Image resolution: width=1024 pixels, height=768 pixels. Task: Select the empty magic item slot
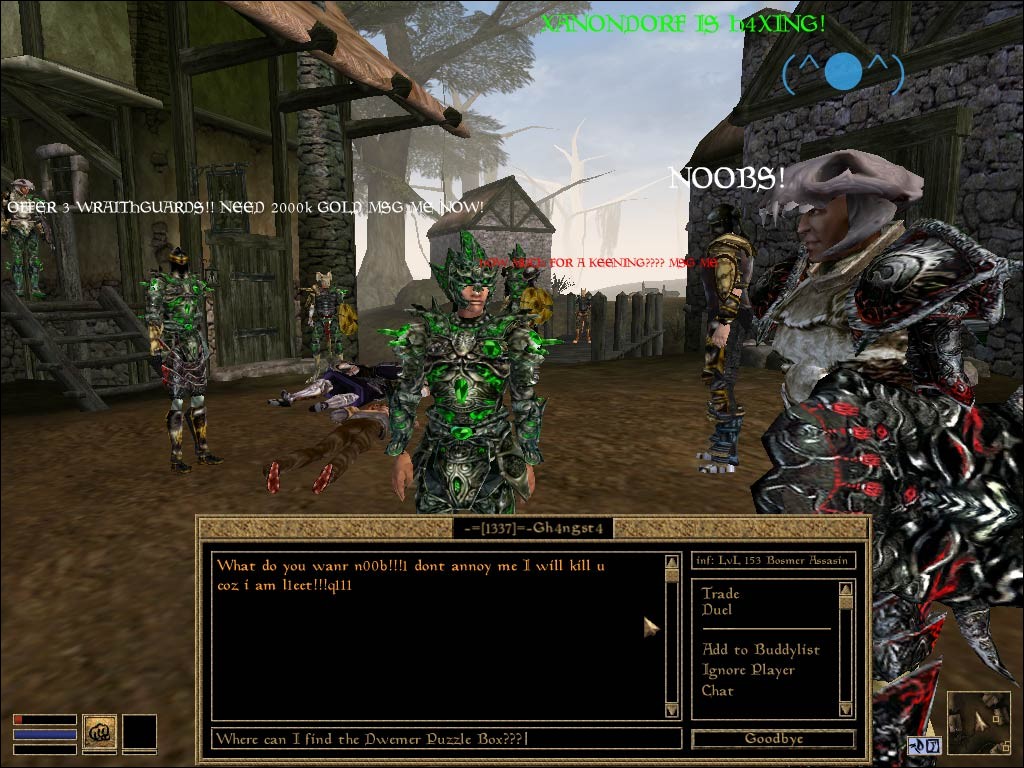point(140,732)
